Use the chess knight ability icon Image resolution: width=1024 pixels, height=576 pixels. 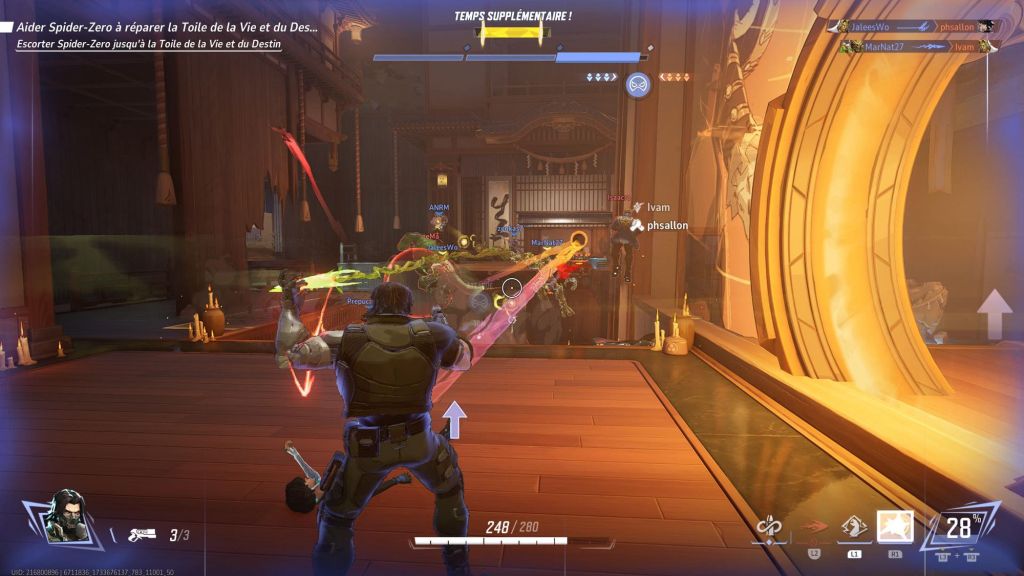pyautogui.click(x=854, y=527)
